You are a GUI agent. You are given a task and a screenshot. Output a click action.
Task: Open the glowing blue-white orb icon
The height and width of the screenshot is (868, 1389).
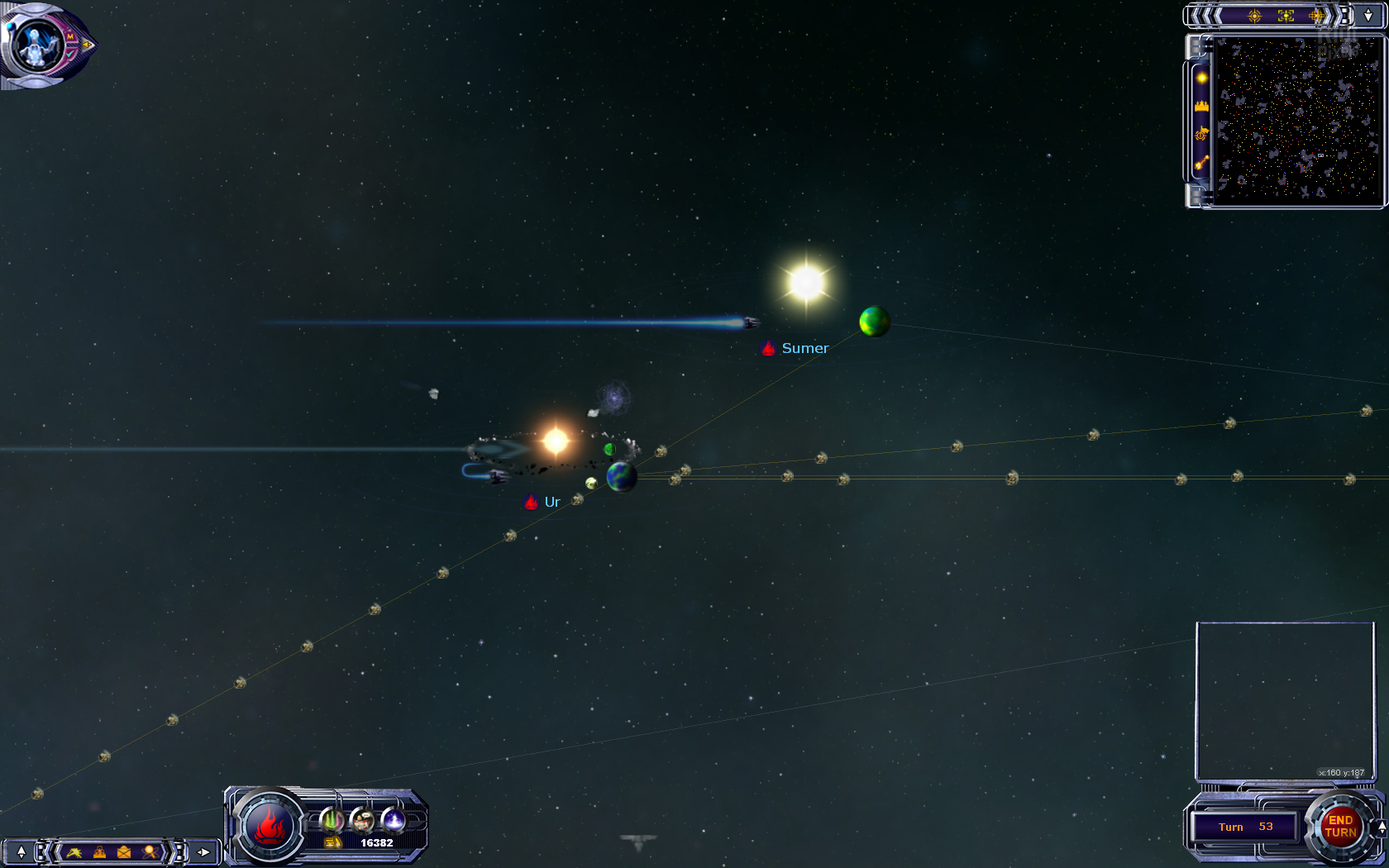pyautogui.click(x=394, y=819)
